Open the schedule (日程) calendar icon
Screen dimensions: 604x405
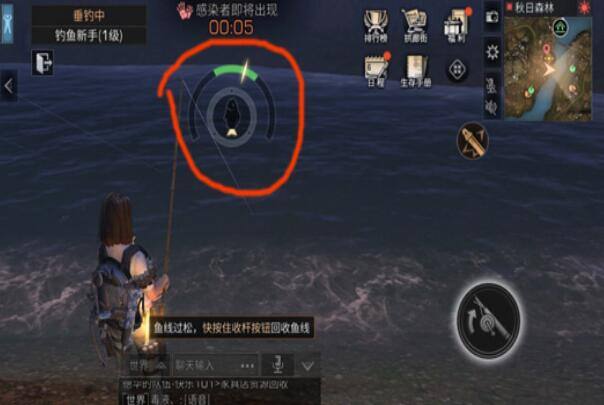point(376,67)
